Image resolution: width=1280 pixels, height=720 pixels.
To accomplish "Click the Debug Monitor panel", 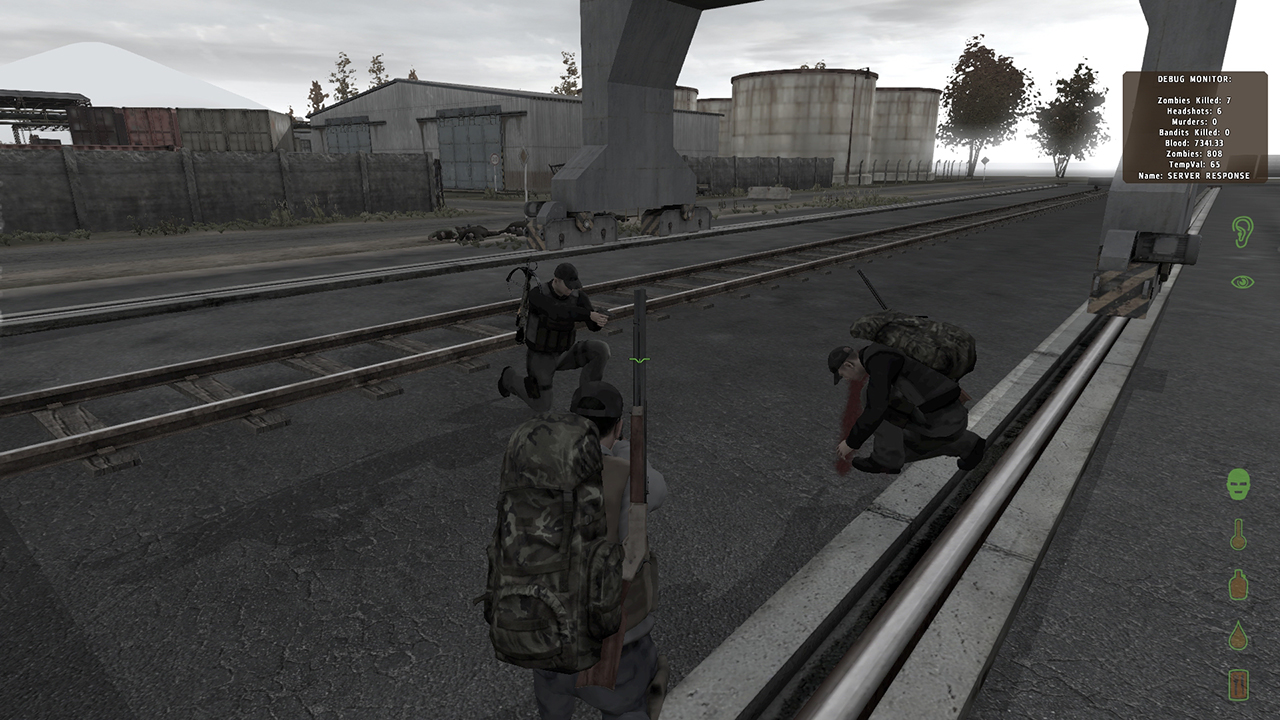I will point(1195,127).
